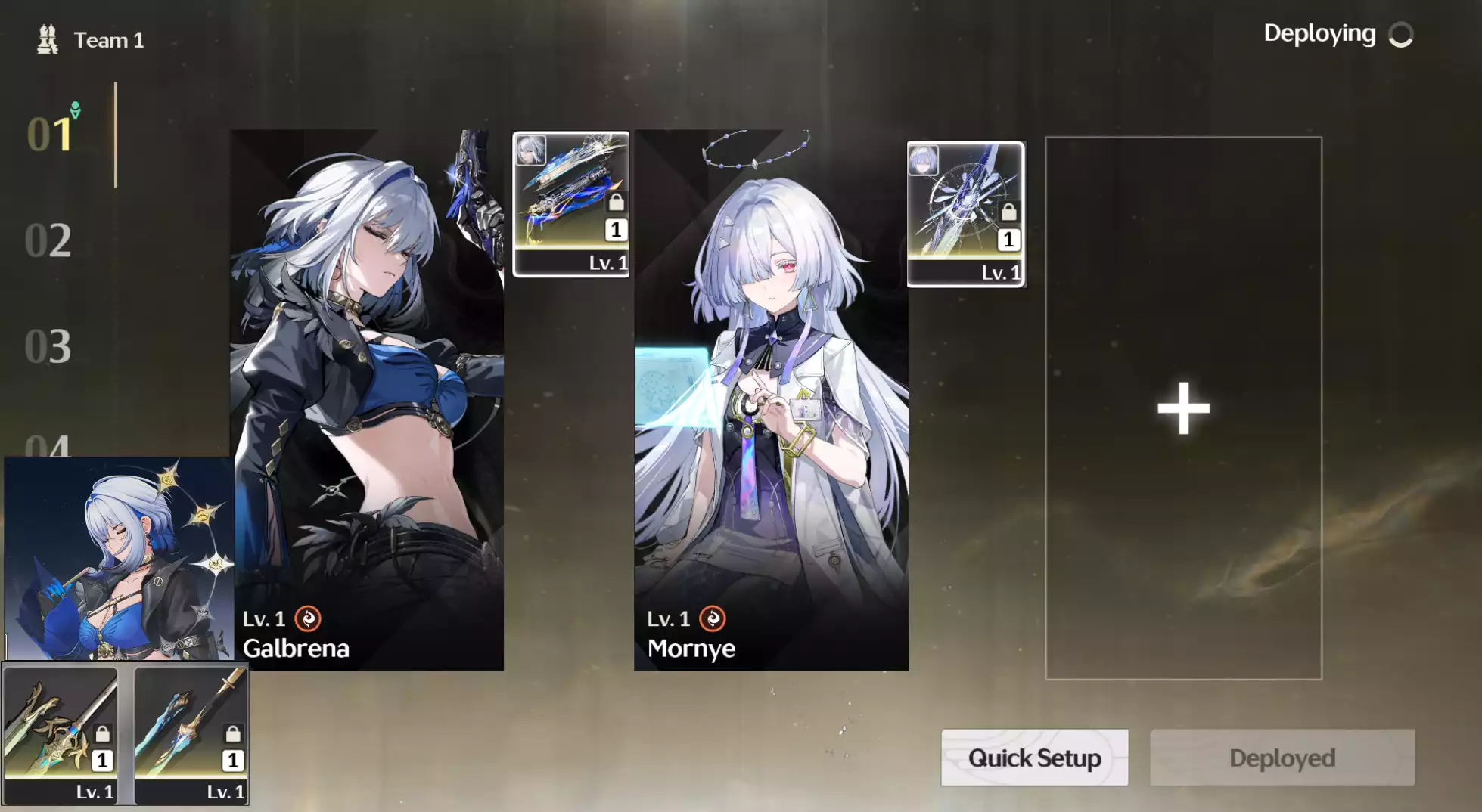
Task: Click the greyed Deployed button
Action: pos(1282,758)
